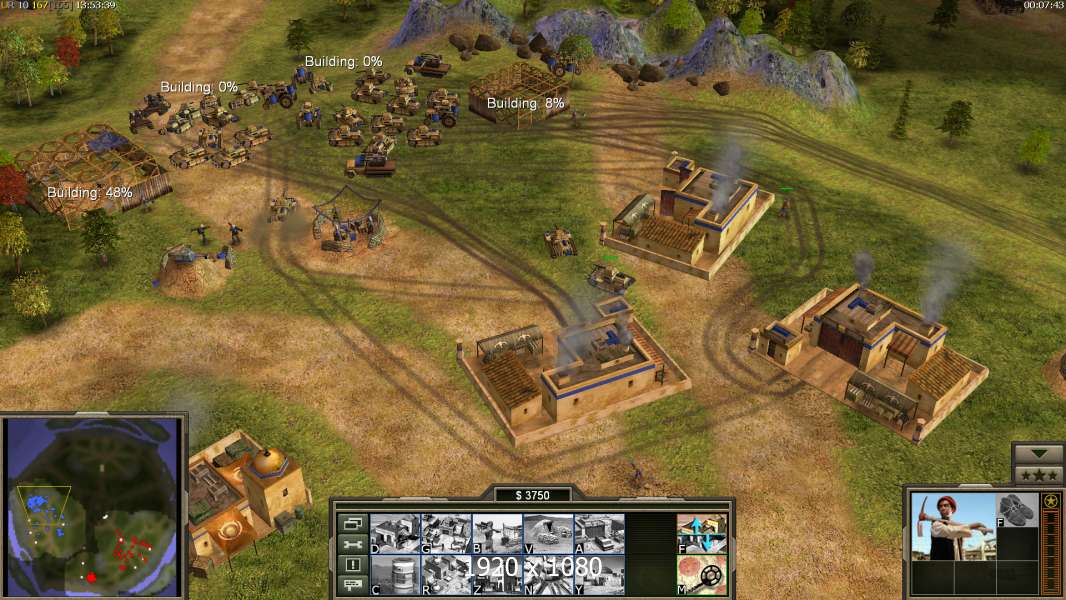This screenshot has height=600, width=1066.
Task: Click the overlapping windows side button
Action: click(x=352, y=523)
